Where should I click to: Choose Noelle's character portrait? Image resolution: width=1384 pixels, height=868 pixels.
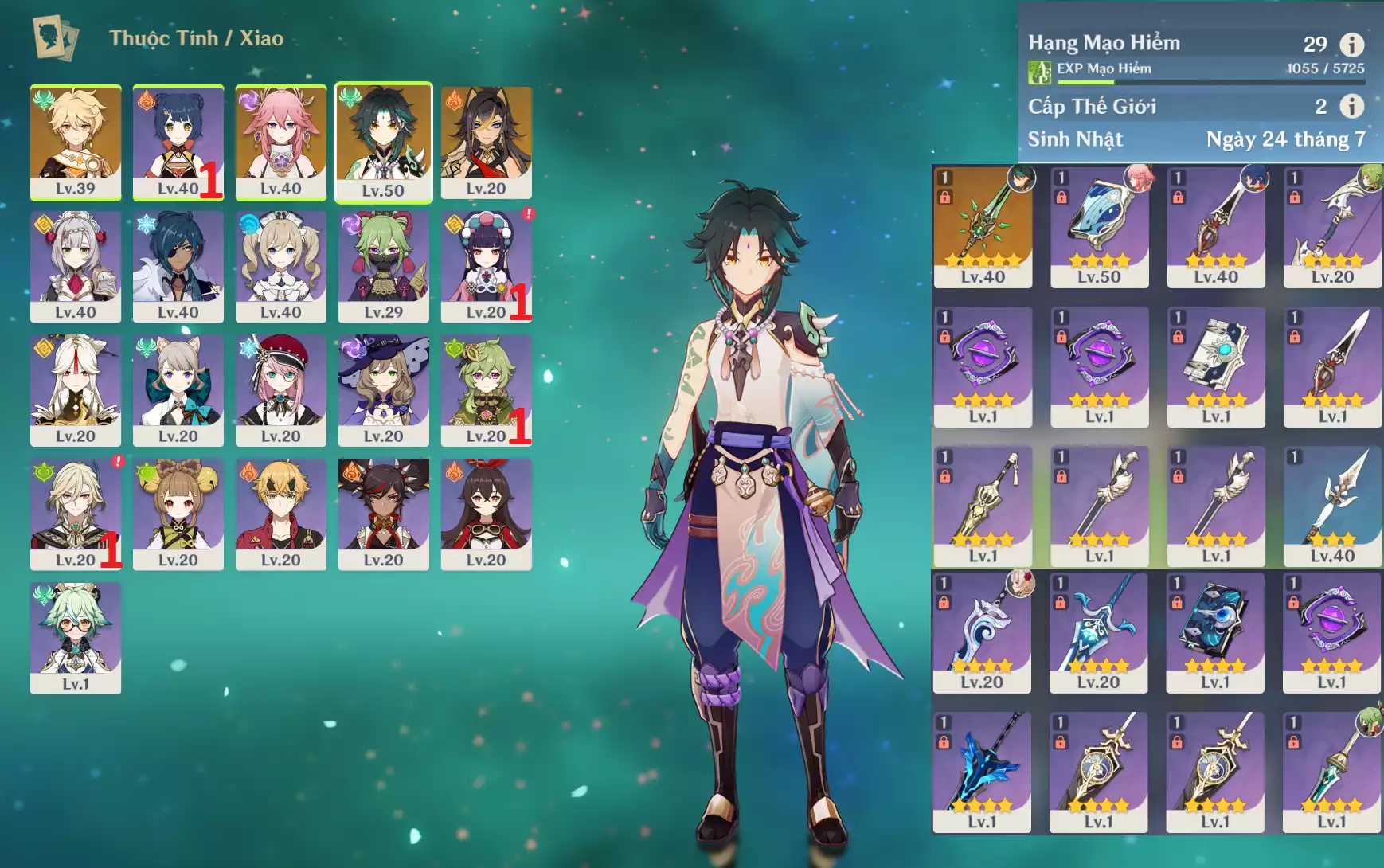(76, 265)
